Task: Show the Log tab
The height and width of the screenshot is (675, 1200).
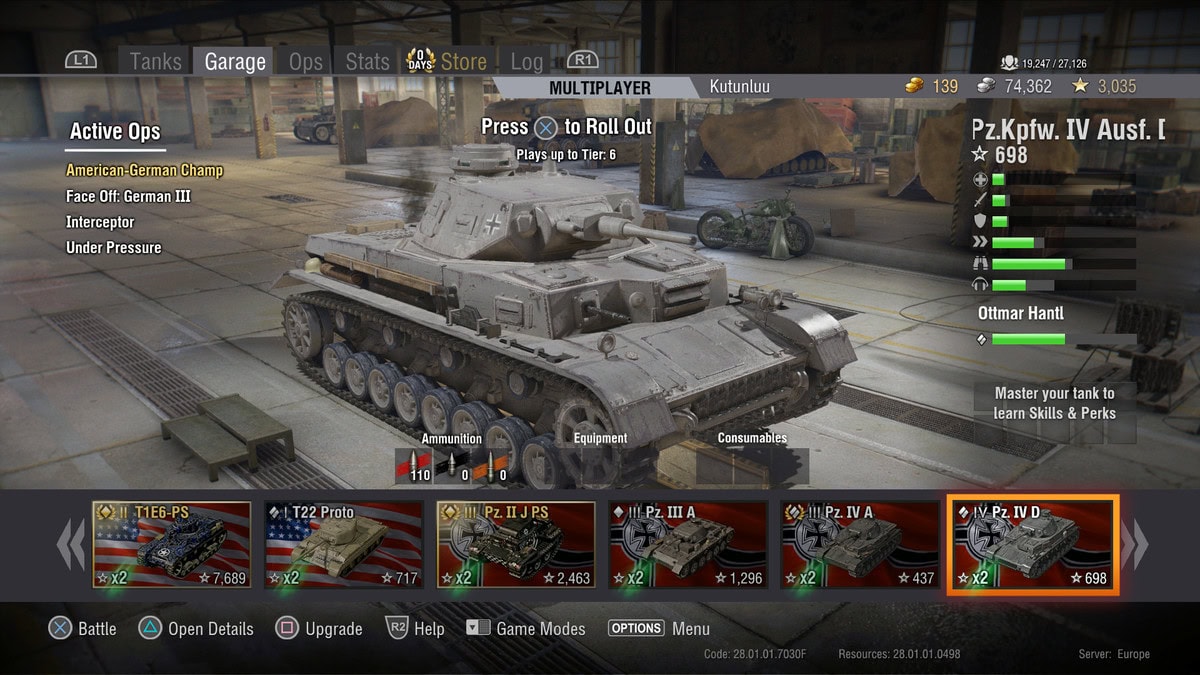Action: coord(527,62)
